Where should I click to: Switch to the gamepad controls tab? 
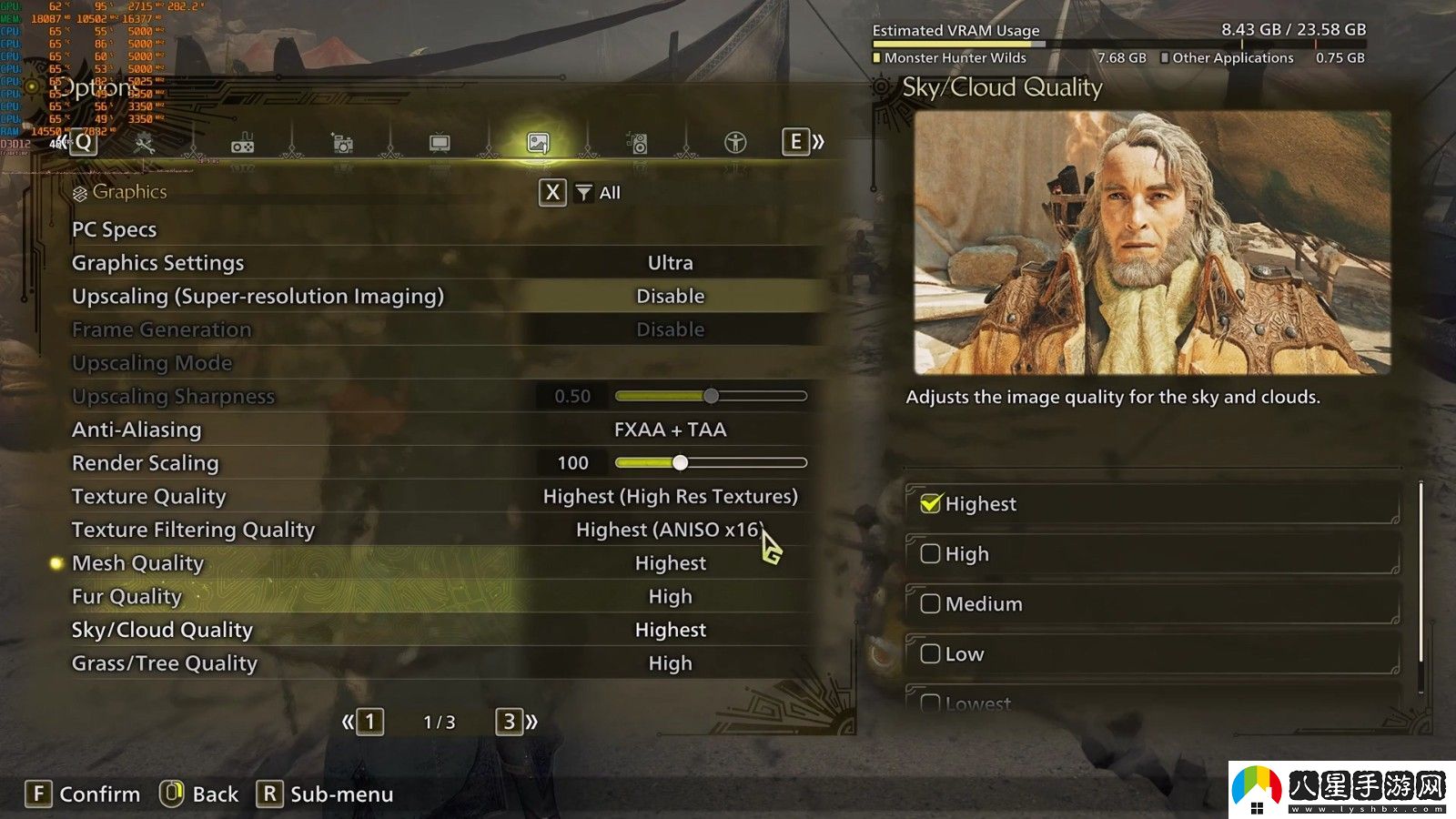243,144
